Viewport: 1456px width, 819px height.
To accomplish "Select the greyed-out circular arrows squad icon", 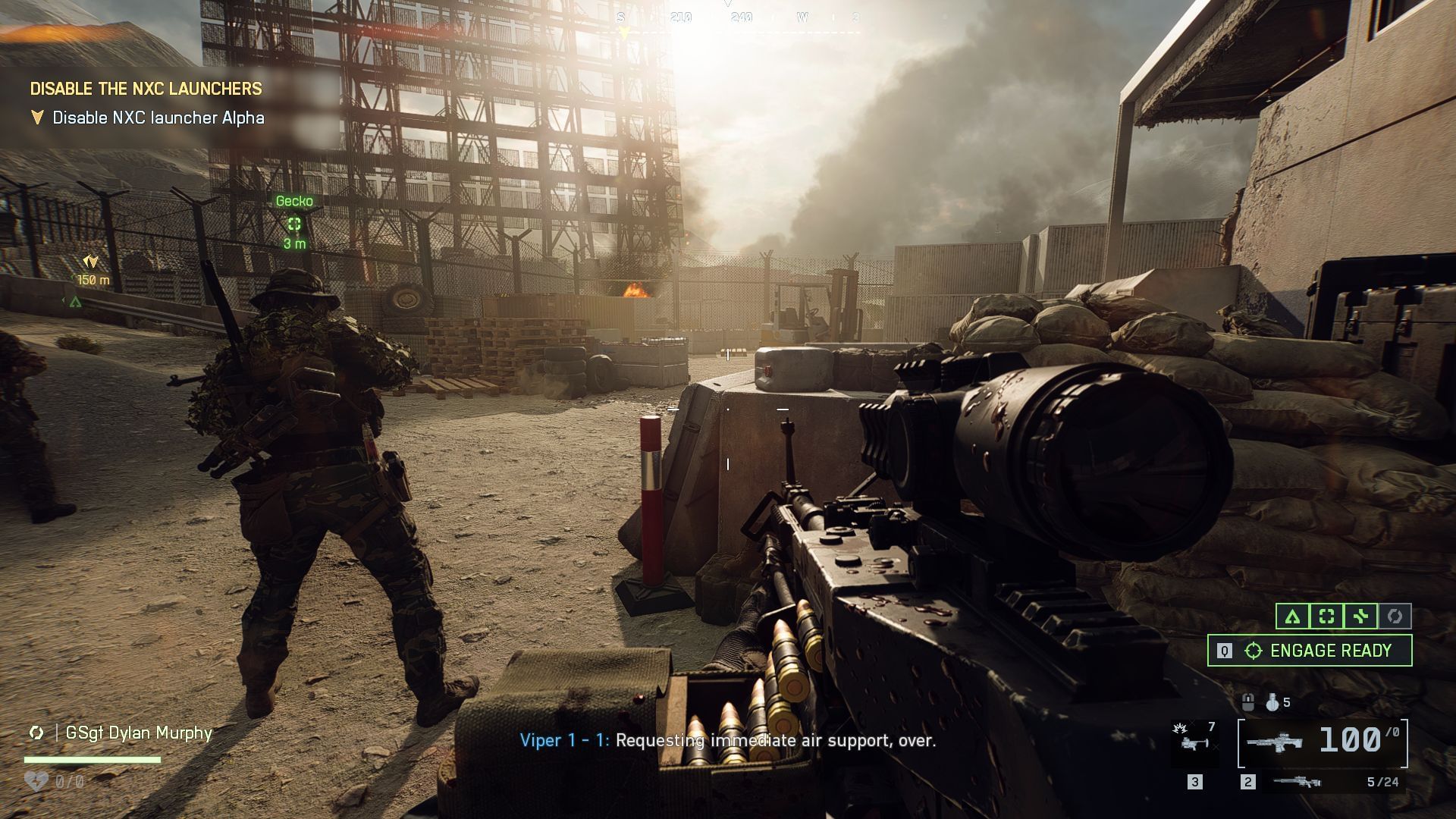I will click(1395, 617).
